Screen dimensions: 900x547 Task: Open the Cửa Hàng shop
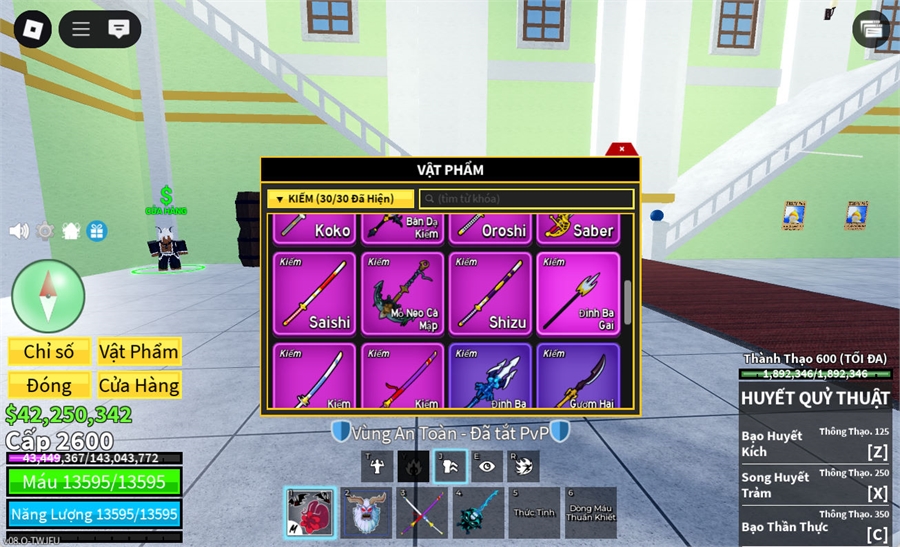[x=139, y=385]
